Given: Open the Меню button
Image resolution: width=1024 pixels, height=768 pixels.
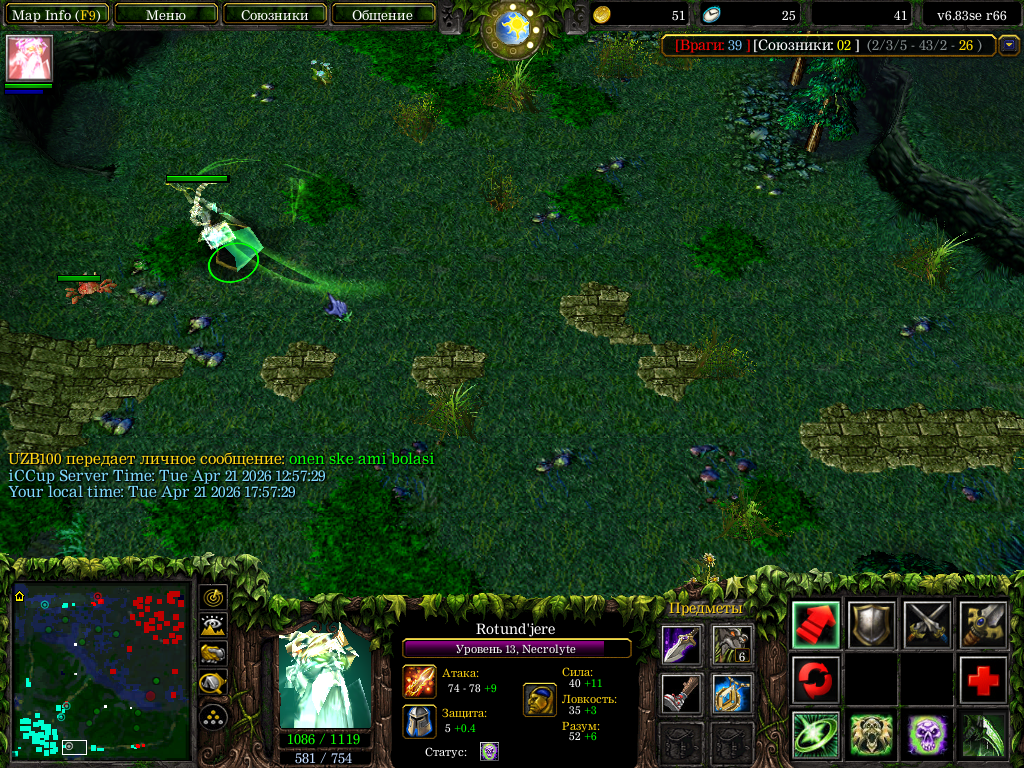Looking at the screenshot, I should pos(165,15).
